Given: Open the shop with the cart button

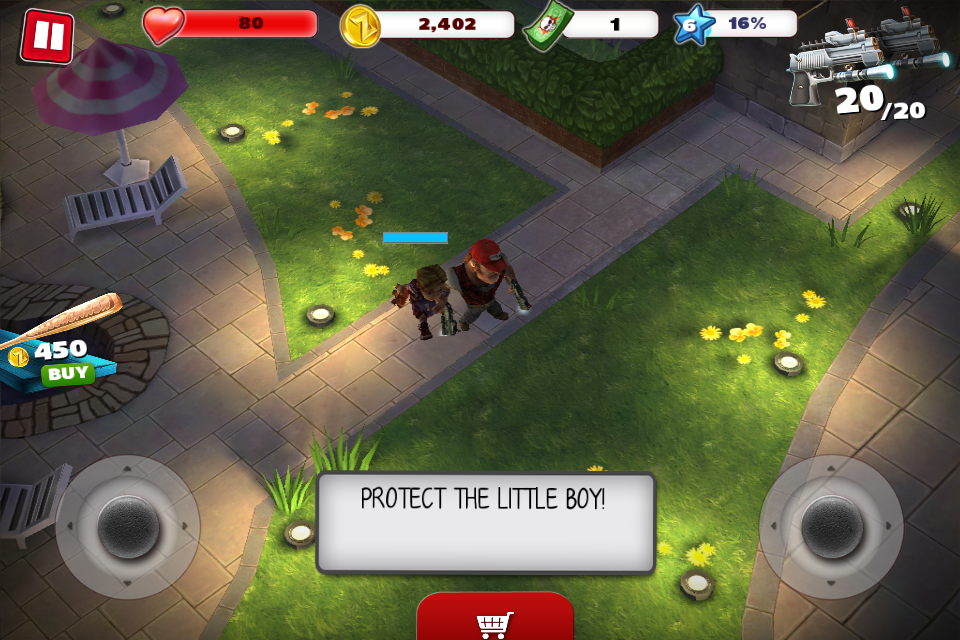Looking at the screenshot, I should point(495,620).
